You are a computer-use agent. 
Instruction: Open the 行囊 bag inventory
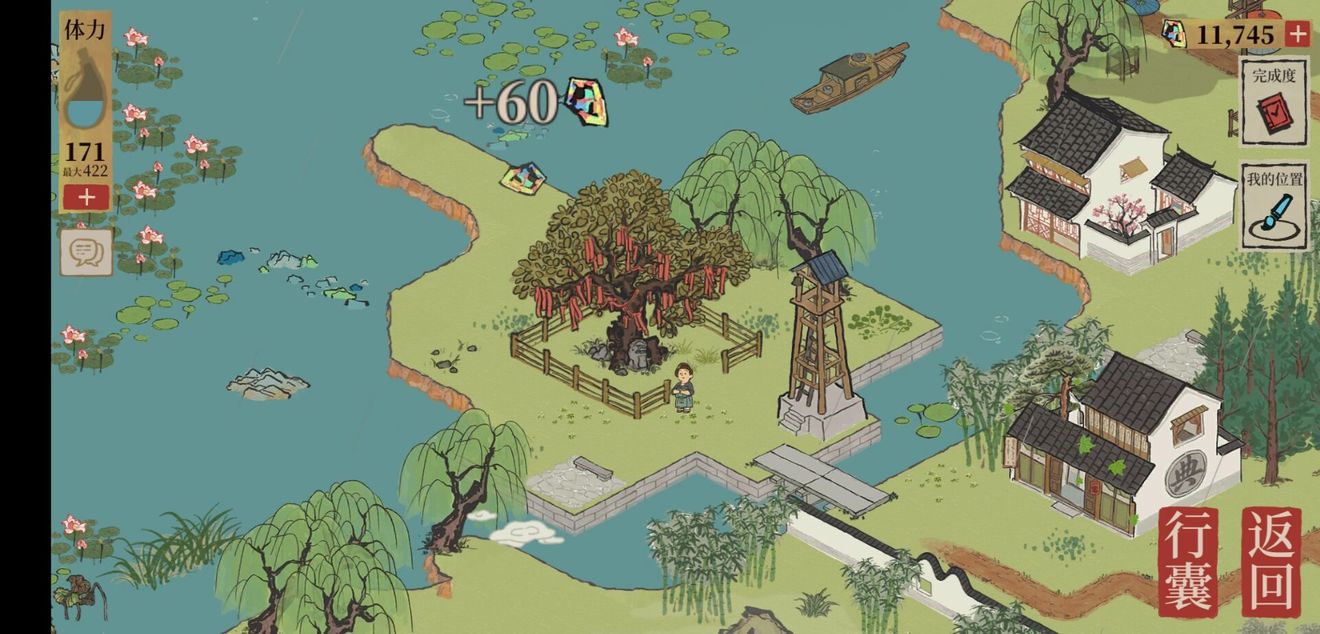point(1189,561)
